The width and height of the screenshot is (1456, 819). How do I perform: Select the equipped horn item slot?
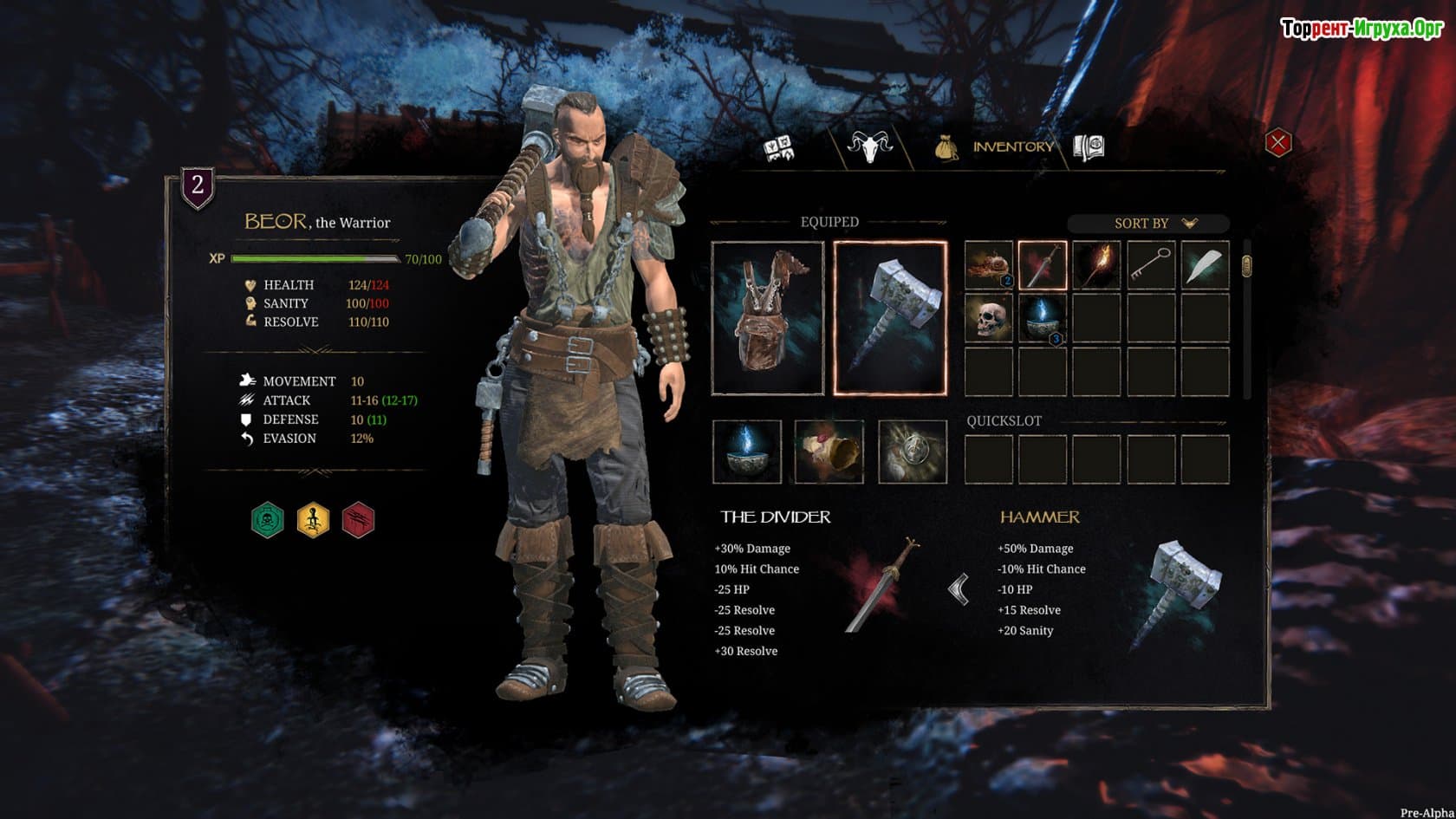click(829, 452)
